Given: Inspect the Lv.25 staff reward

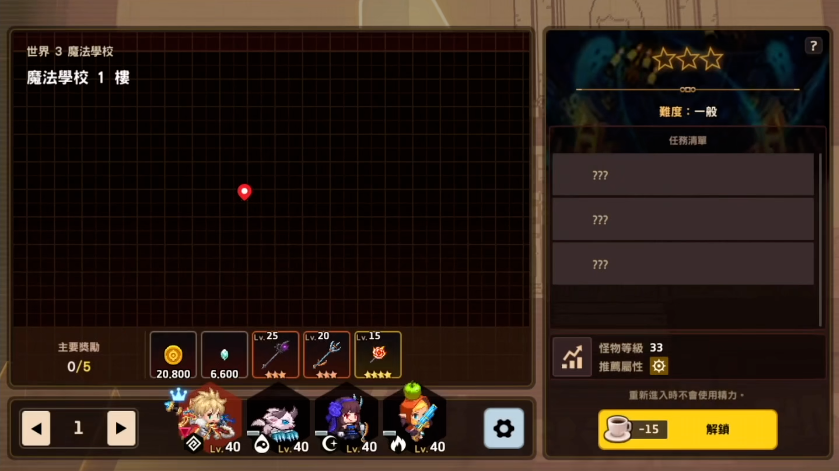Looking at the screenshot, I should coord(275,356).
